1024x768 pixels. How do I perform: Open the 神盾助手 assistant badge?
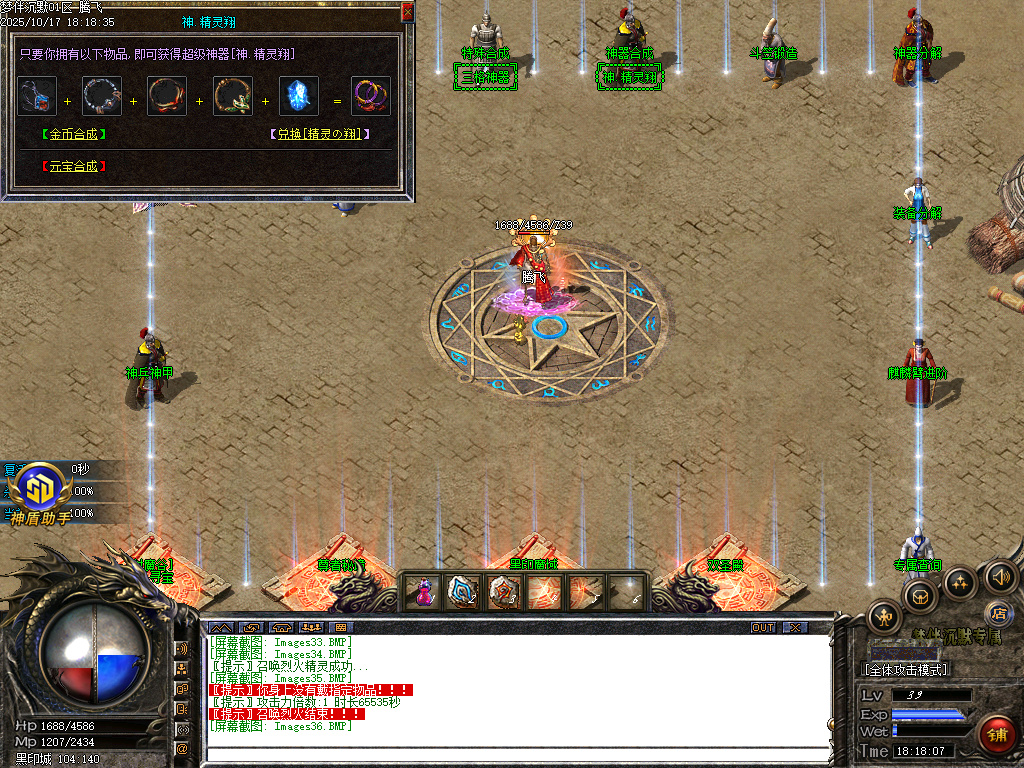(x=42, y=492)
